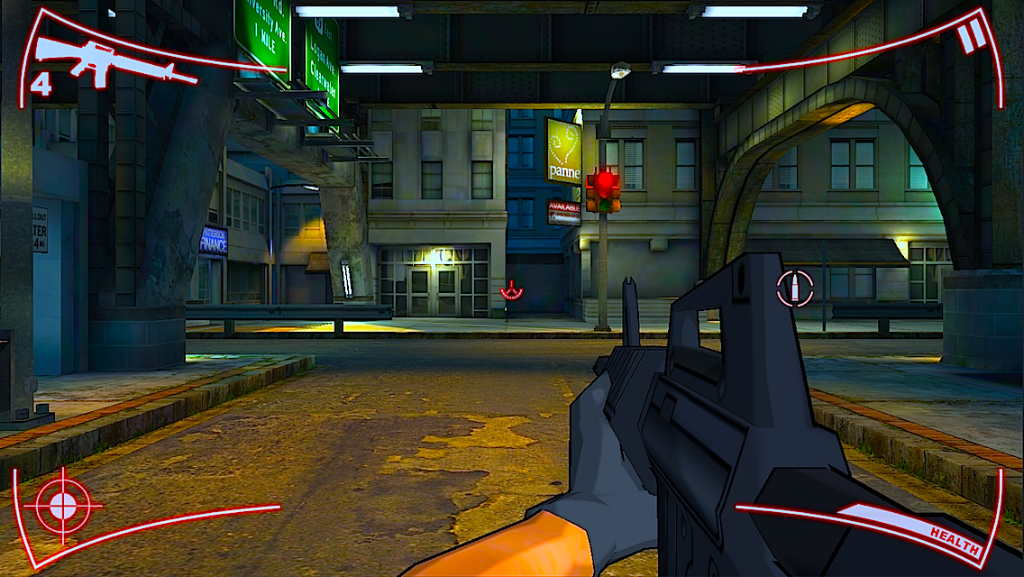
Task: Tap the circled bullet reload icon
Action: tap(795, 289)
